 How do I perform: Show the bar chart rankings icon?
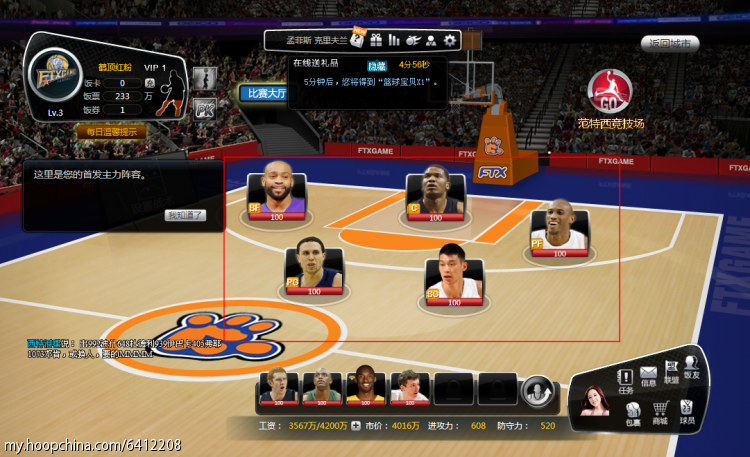[x=394, y=40]
